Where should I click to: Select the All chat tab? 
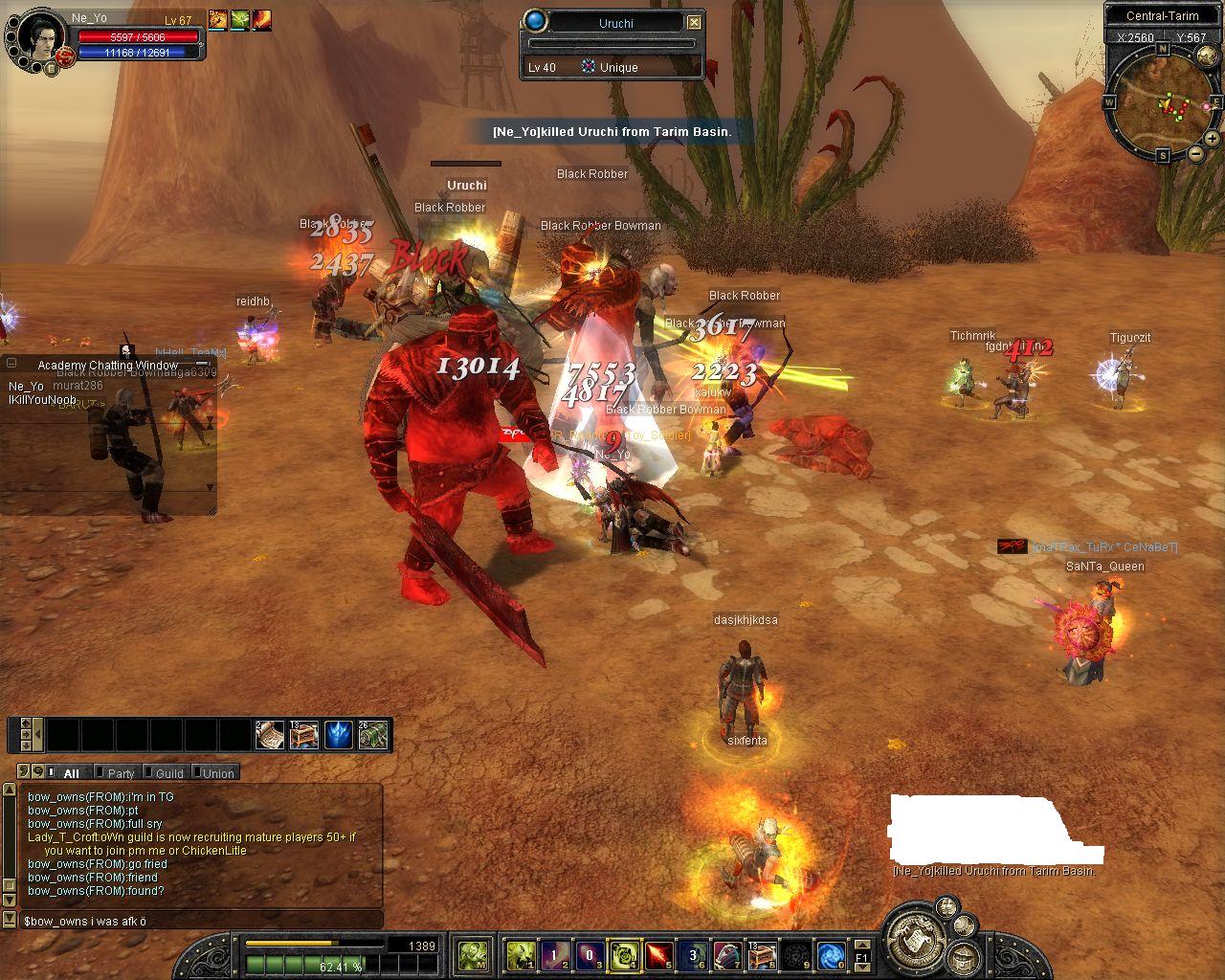(71, 773)
